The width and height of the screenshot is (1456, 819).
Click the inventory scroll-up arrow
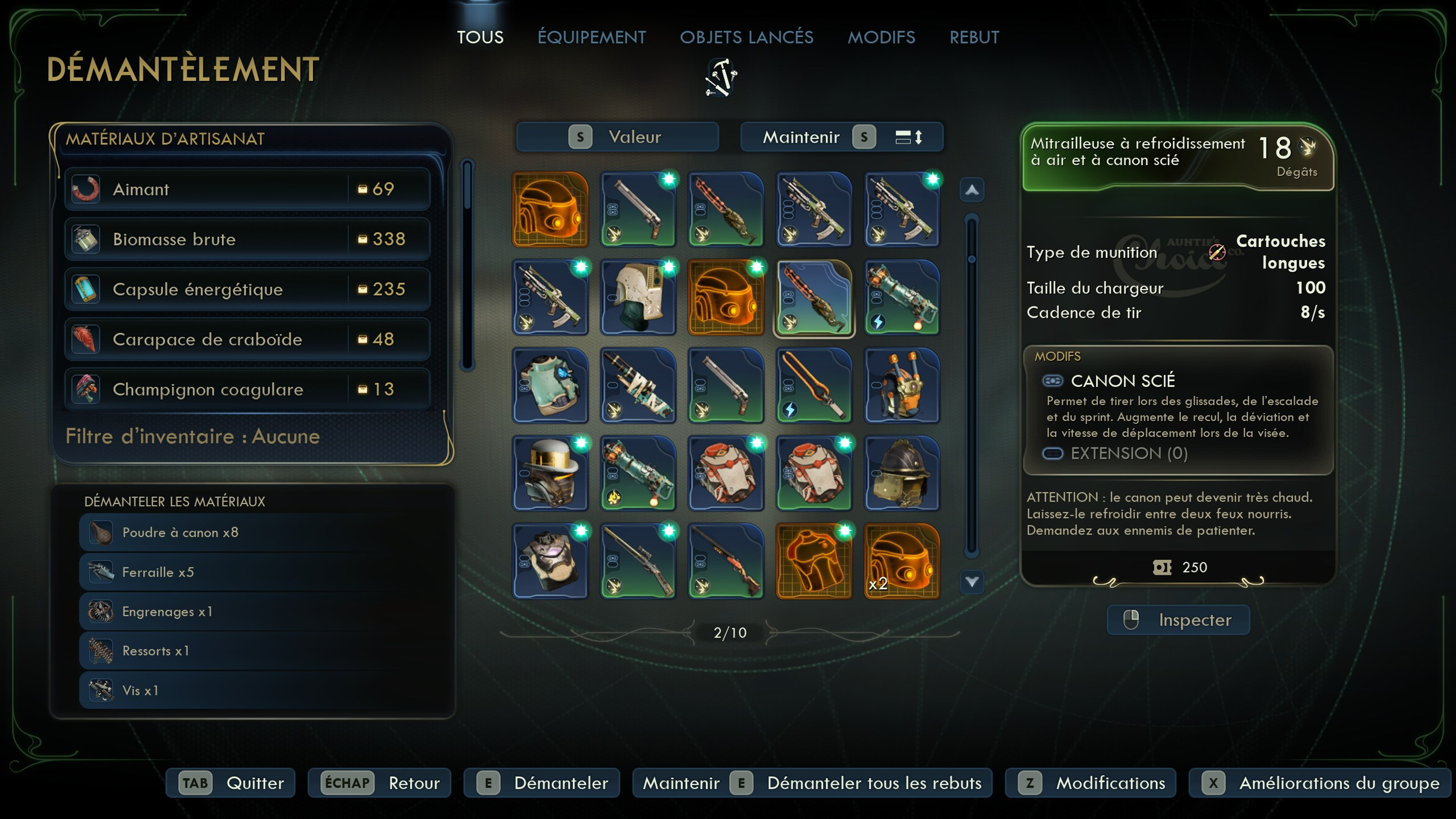972,190
